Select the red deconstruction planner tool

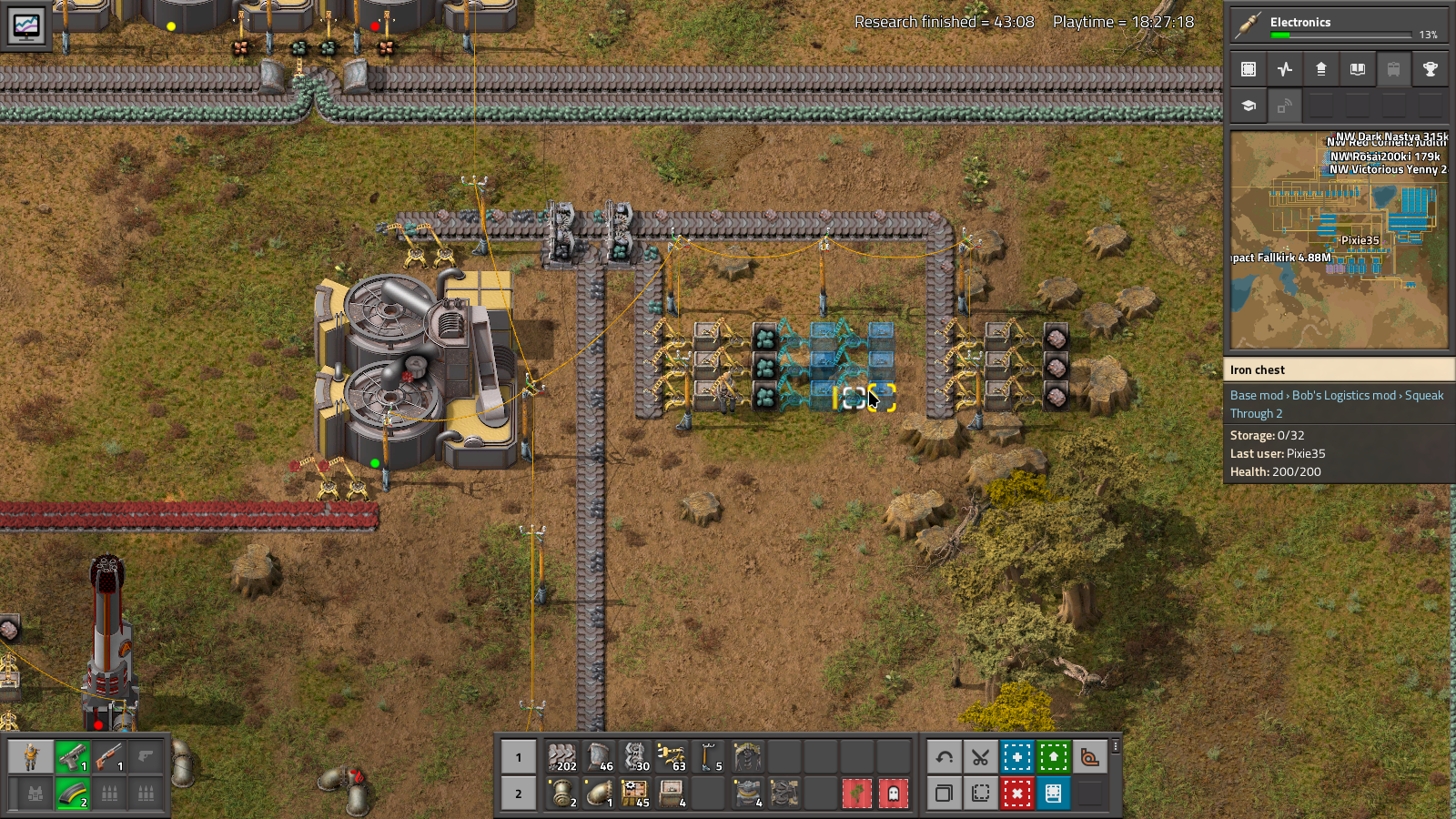click(x=1016, y=794)
